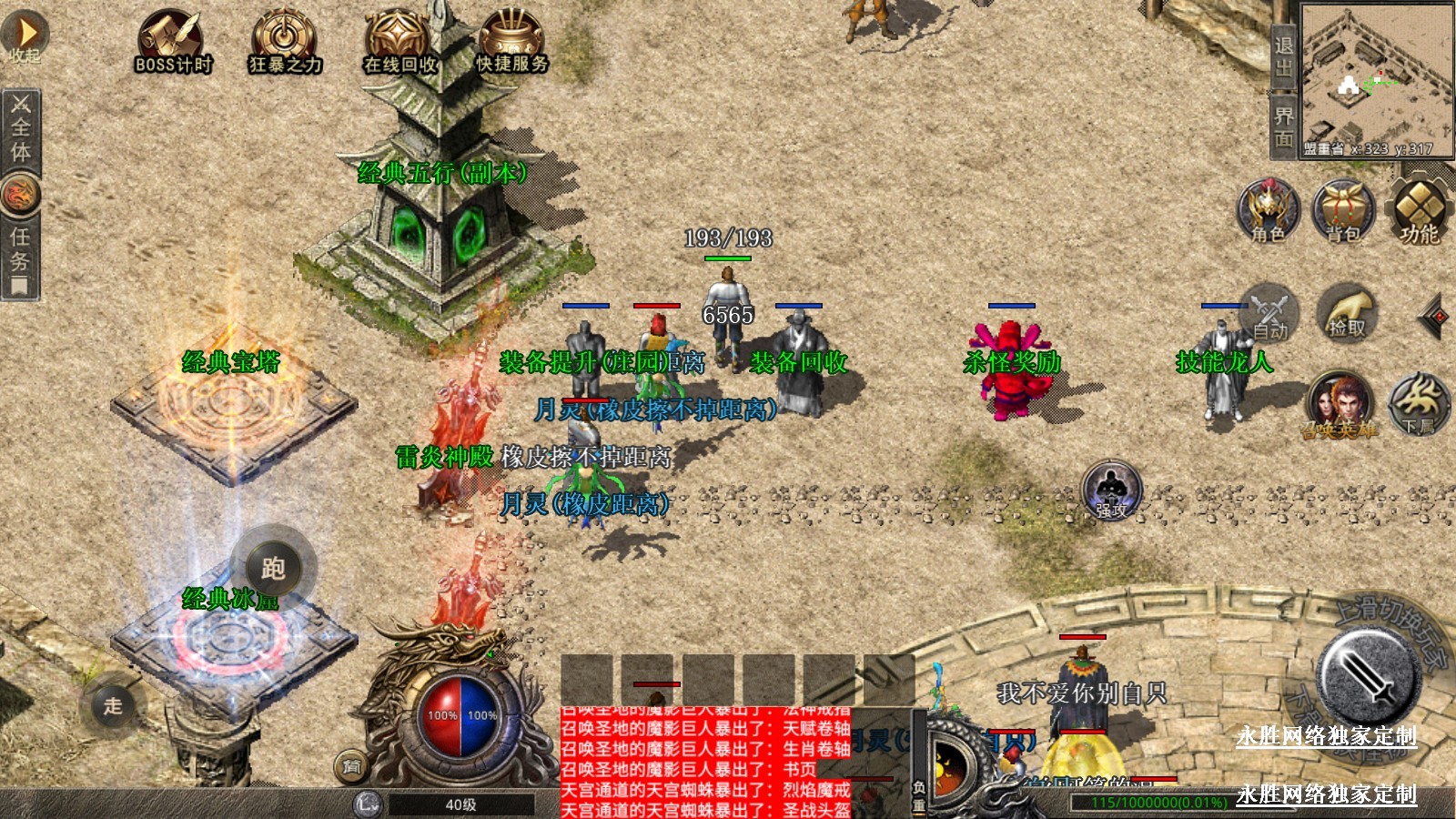Image resolution: width=1456 pixels, height=819 pixels.
Task: Open the BOSS计时 timer panel
Action: tap(173, 42)
